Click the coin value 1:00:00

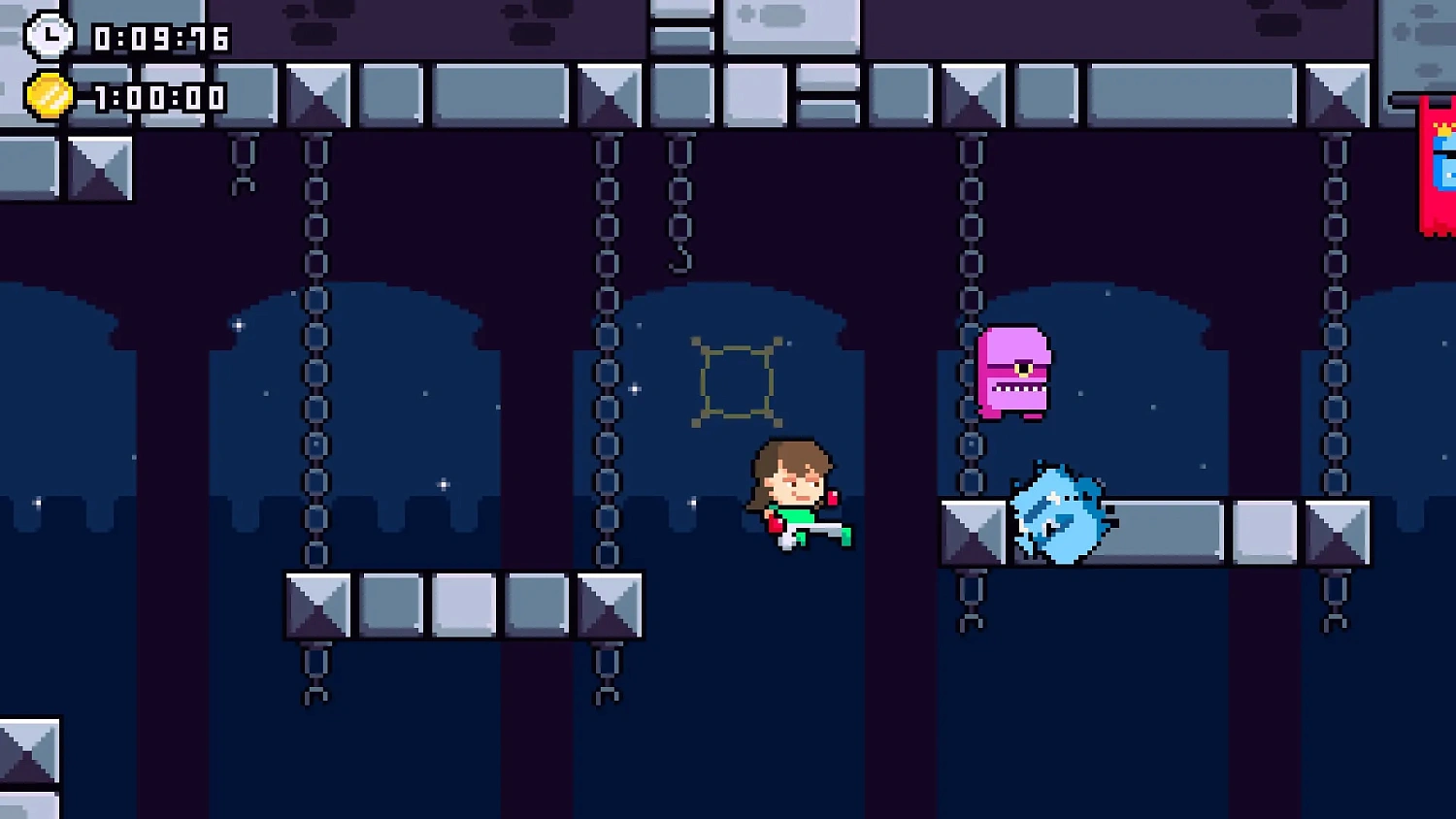[x=158, y=97]
